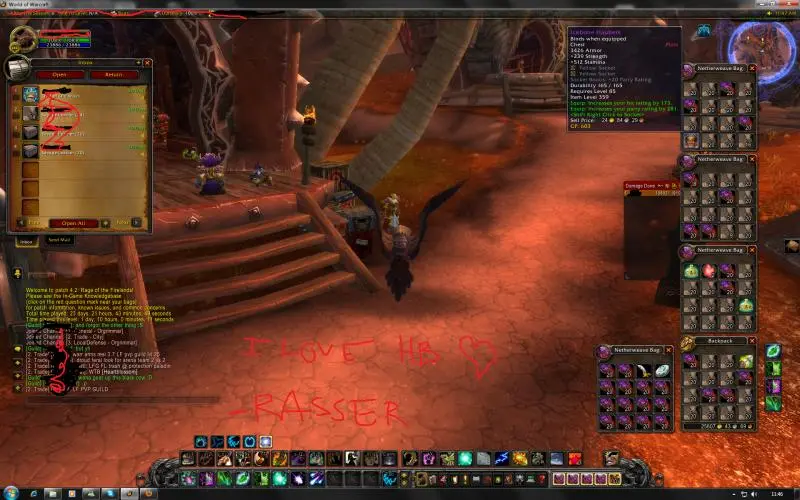Click the Return button in the mailbox

[x=114, y=74]
